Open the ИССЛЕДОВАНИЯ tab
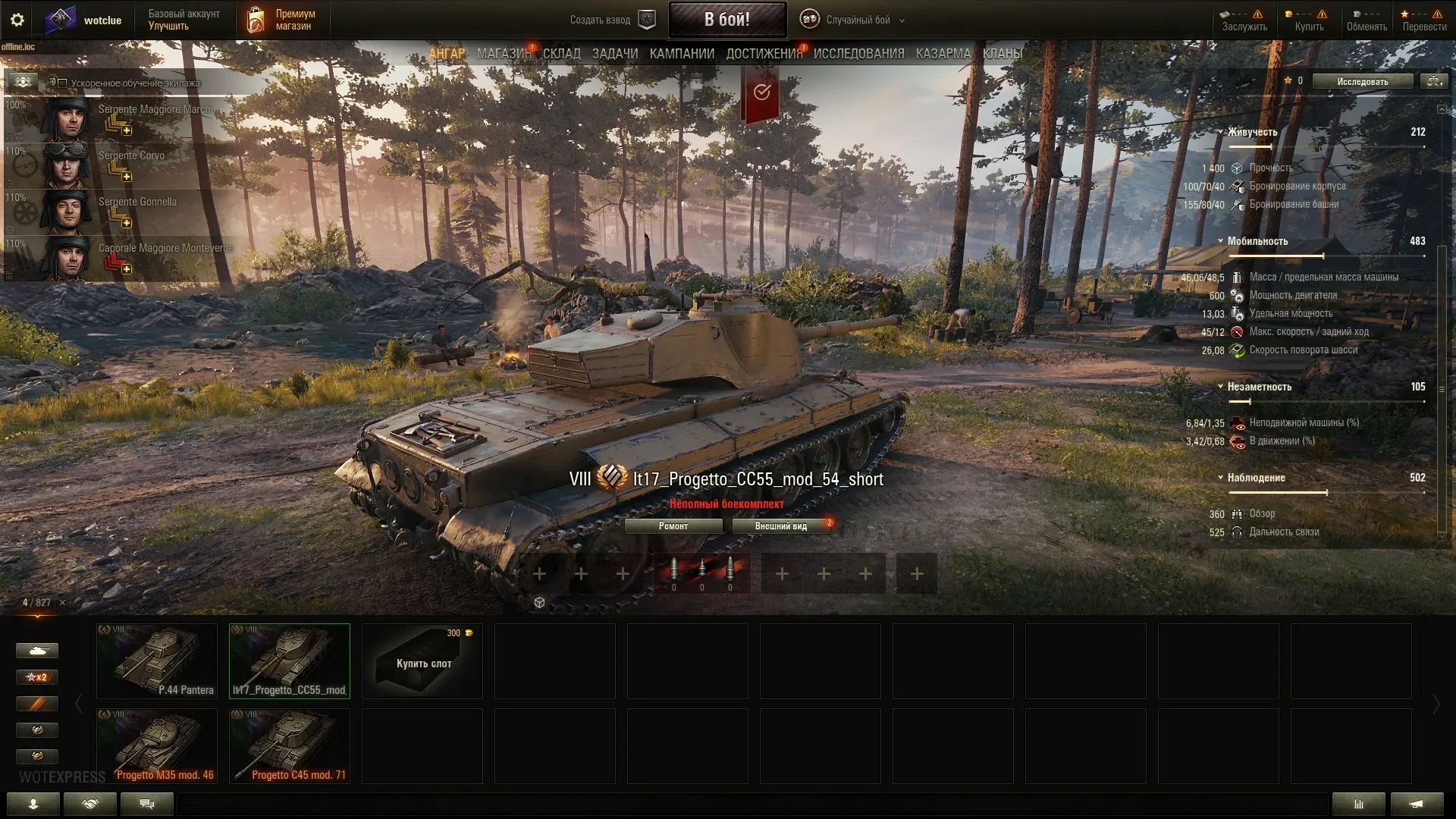The width and height of the screenshot is (1456, 819). pyautogui.click(x=858, y=54)
